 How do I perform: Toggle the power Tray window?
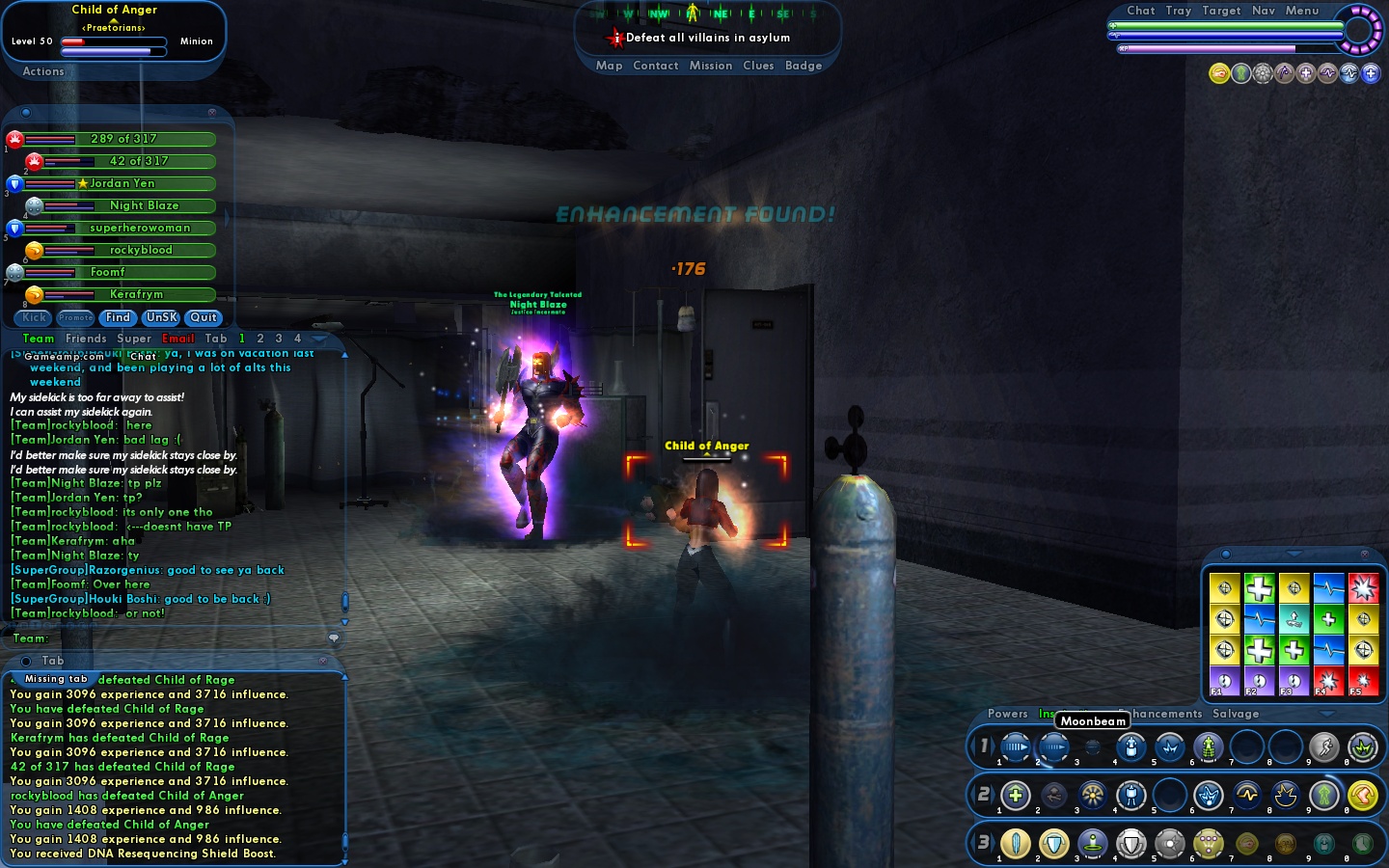point(1179,11)
